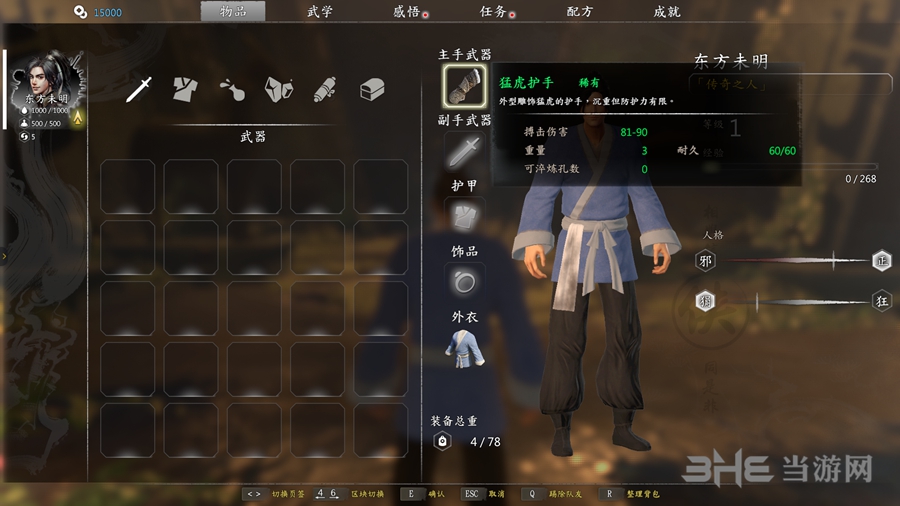The height and width of the screenshot is (506, 900).
Task: Select the off-hand weapon sword slot
Action: tap(464, 151)
